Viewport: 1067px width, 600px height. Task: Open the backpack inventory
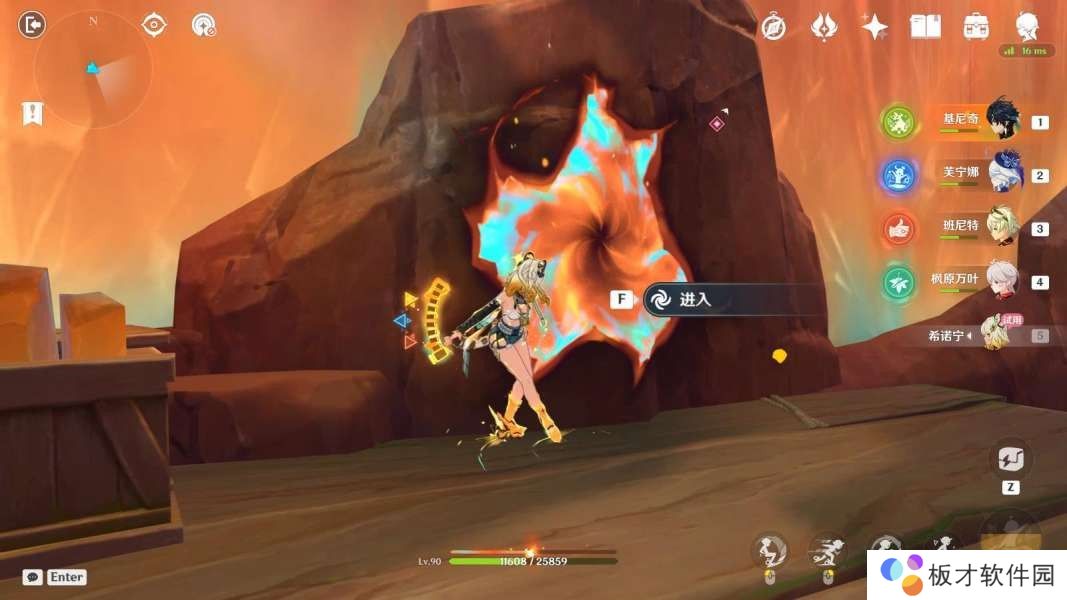[x=976, y=27]
